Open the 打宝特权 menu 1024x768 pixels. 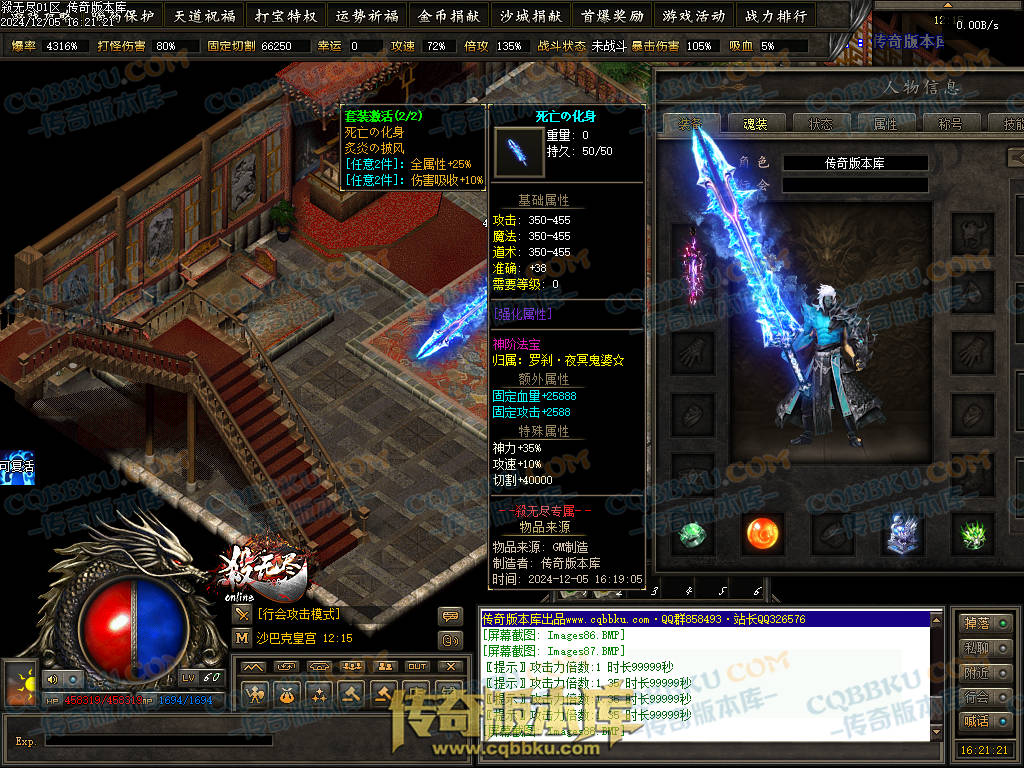285,15
